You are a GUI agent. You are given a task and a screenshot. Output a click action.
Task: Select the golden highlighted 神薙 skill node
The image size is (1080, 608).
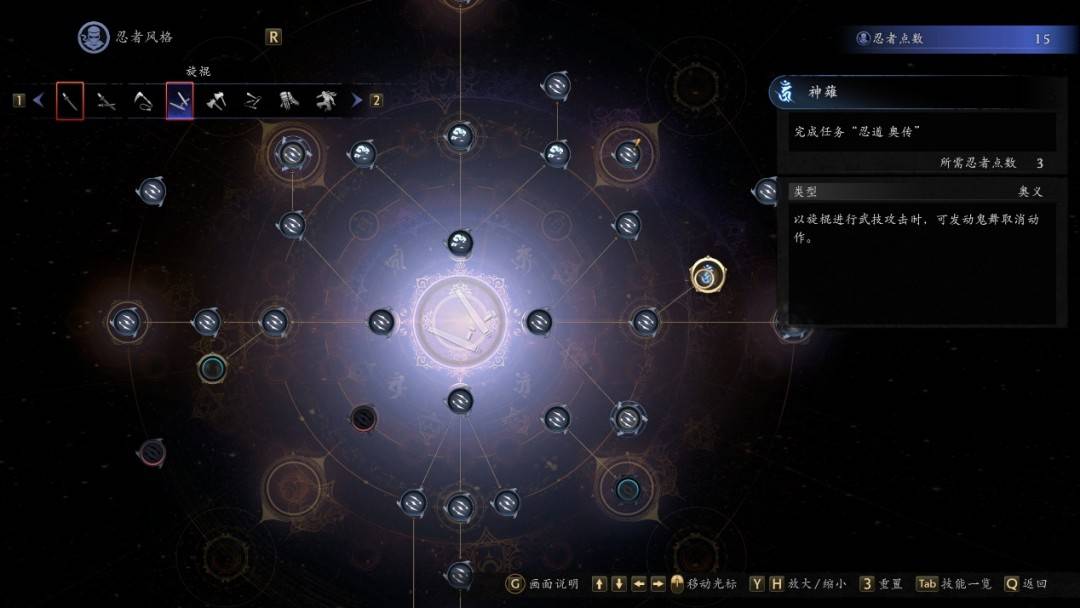pos(707,276)
